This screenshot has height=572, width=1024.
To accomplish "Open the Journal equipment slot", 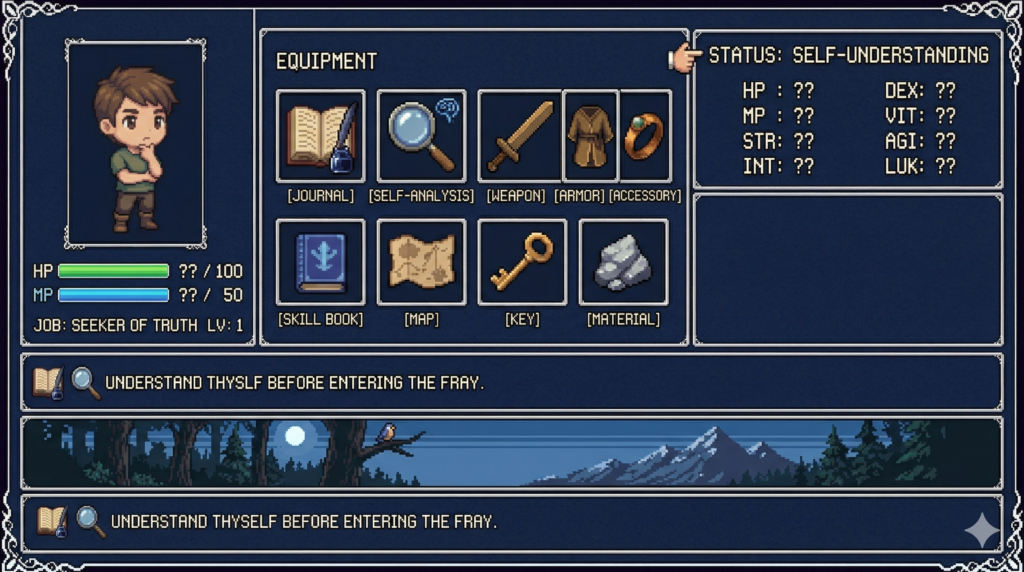I will point(320,136).
